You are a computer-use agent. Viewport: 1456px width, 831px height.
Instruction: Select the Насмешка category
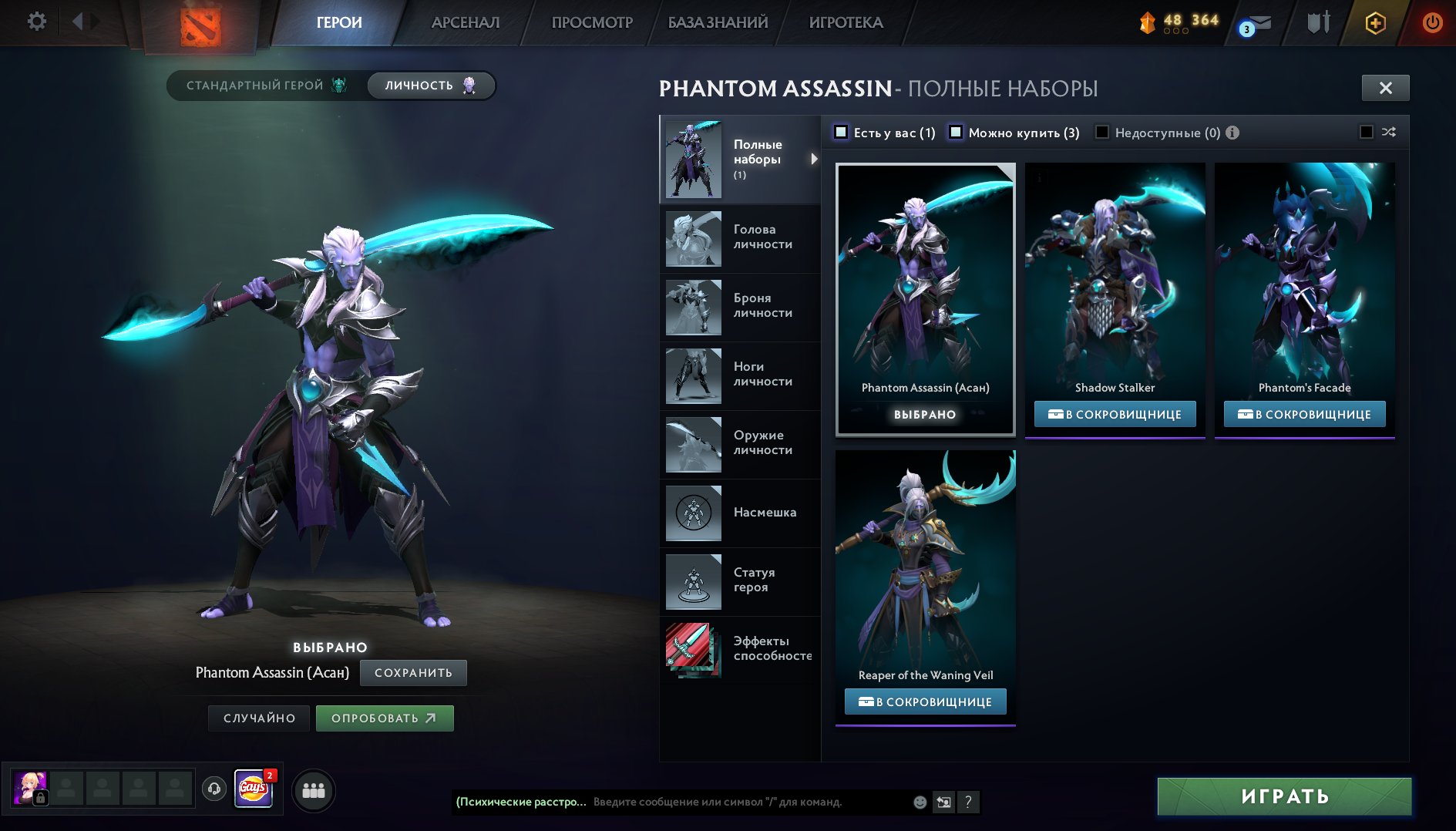coord(740,513)
